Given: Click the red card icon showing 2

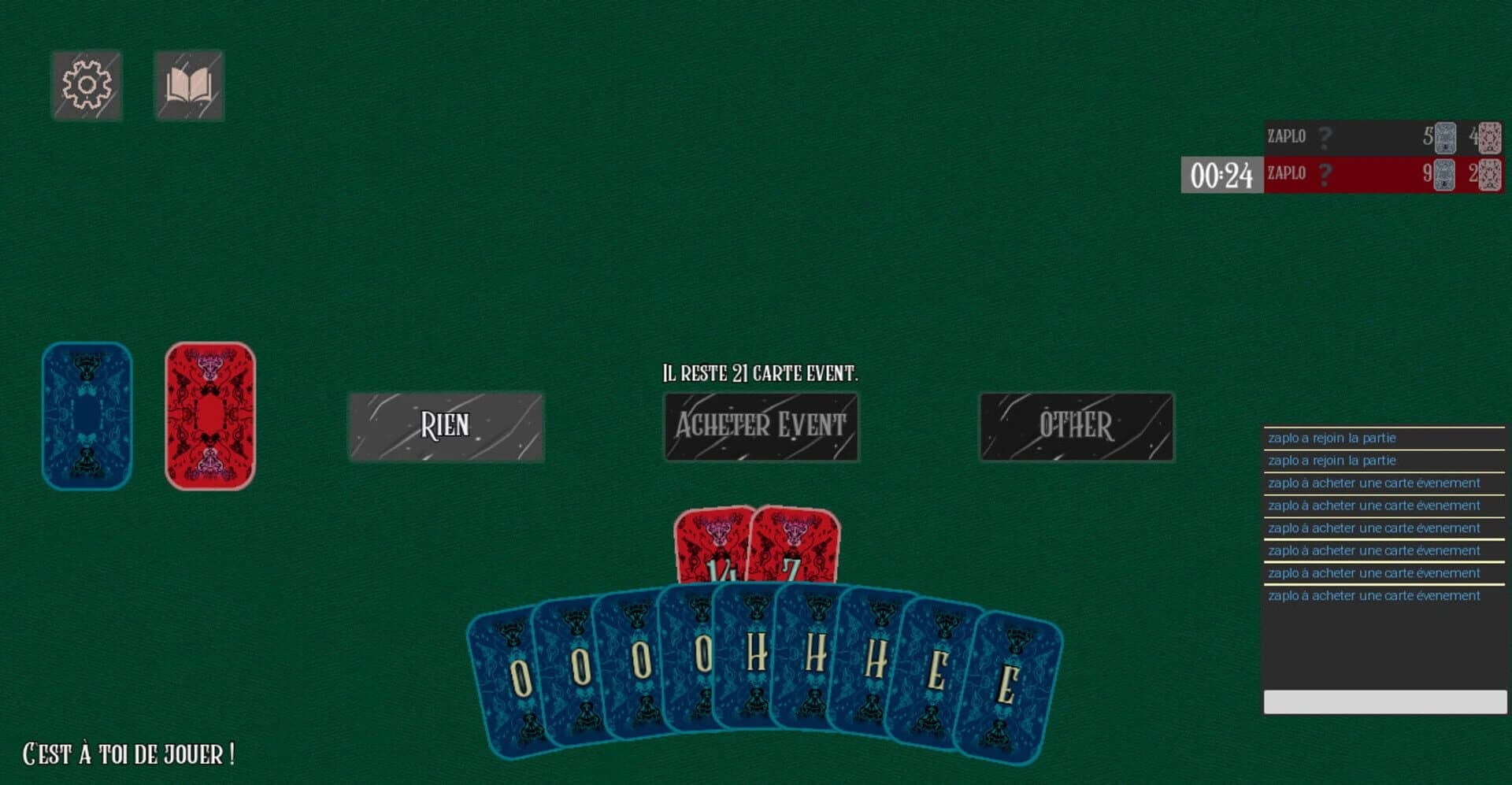Looking at the screenshot, I should [x=1491, y=173].
